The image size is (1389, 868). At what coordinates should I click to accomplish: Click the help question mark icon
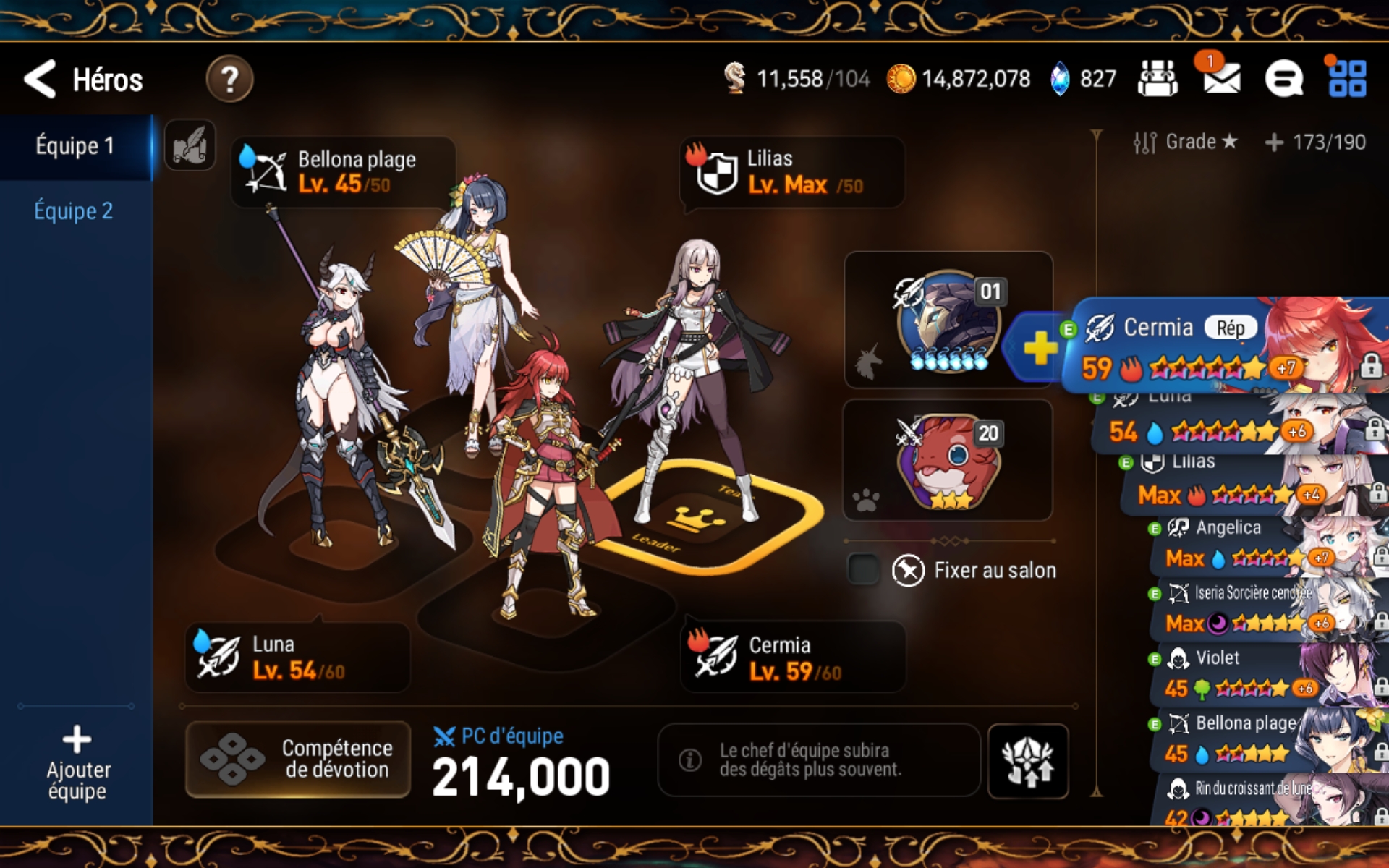[x=229, y=80]
